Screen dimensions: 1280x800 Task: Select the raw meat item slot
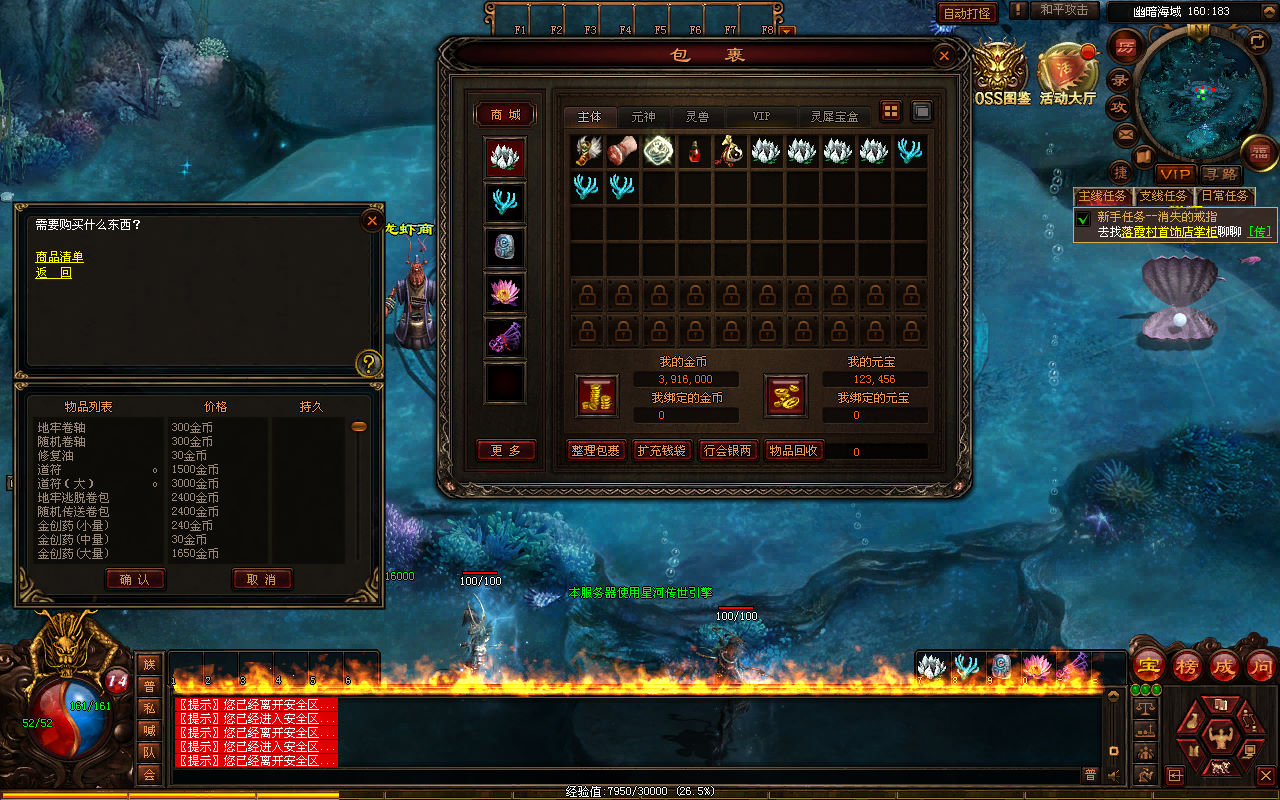point(623,151)
